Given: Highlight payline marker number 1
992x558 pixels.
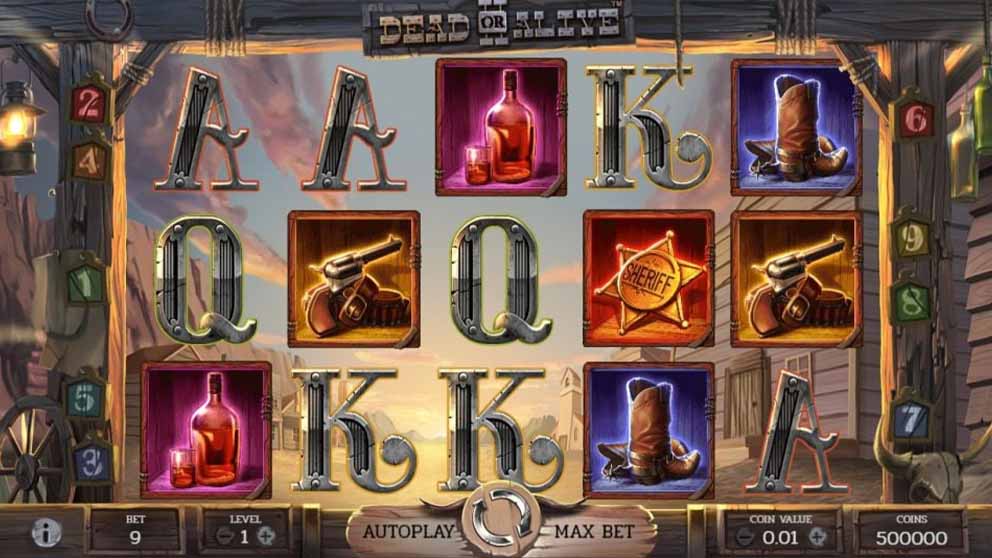Looking at the screenshot, I should pyautogui.click(x=87, y=283).
